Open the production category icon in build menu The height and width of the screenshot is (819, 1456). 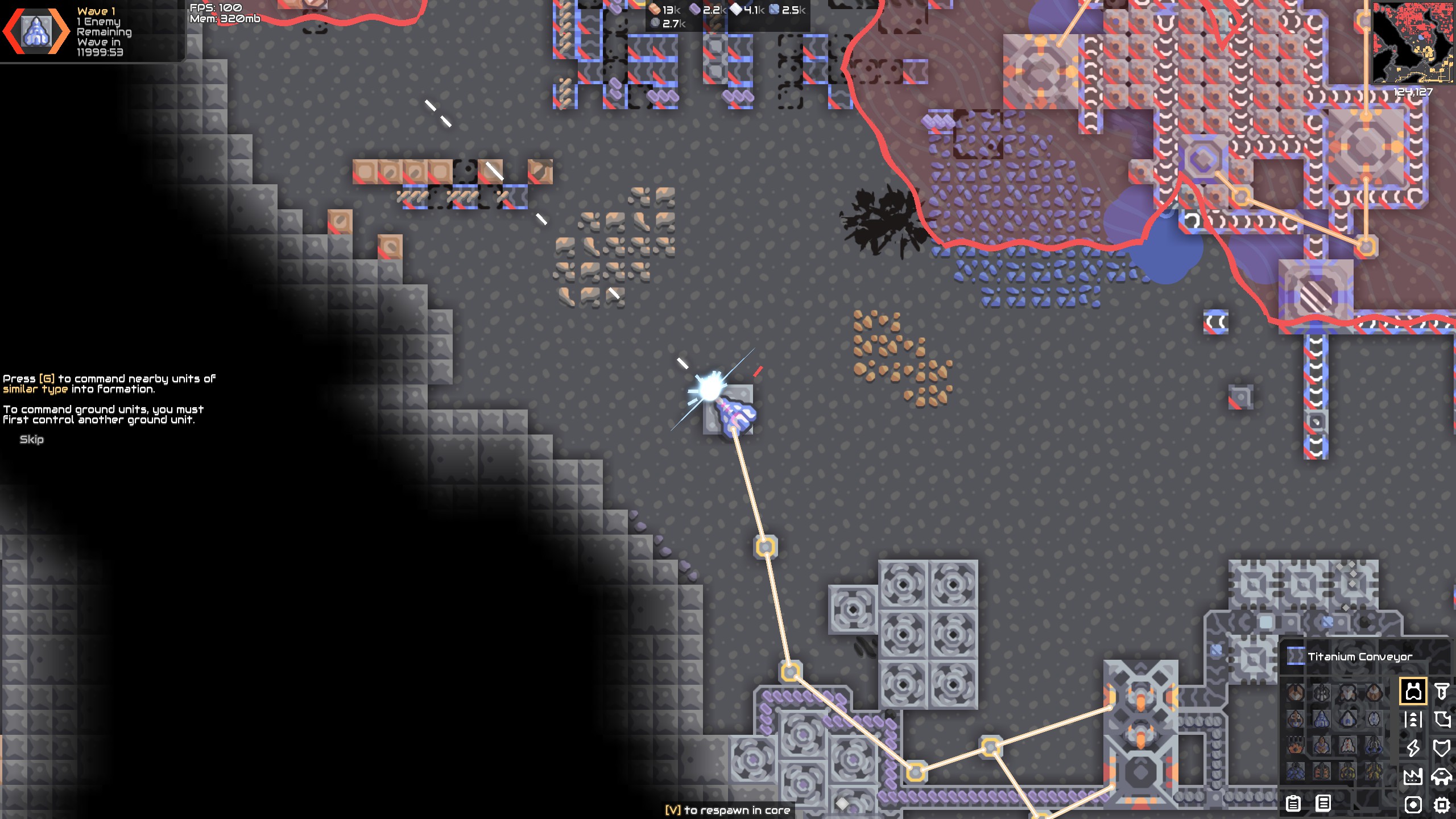[1413, 776]
